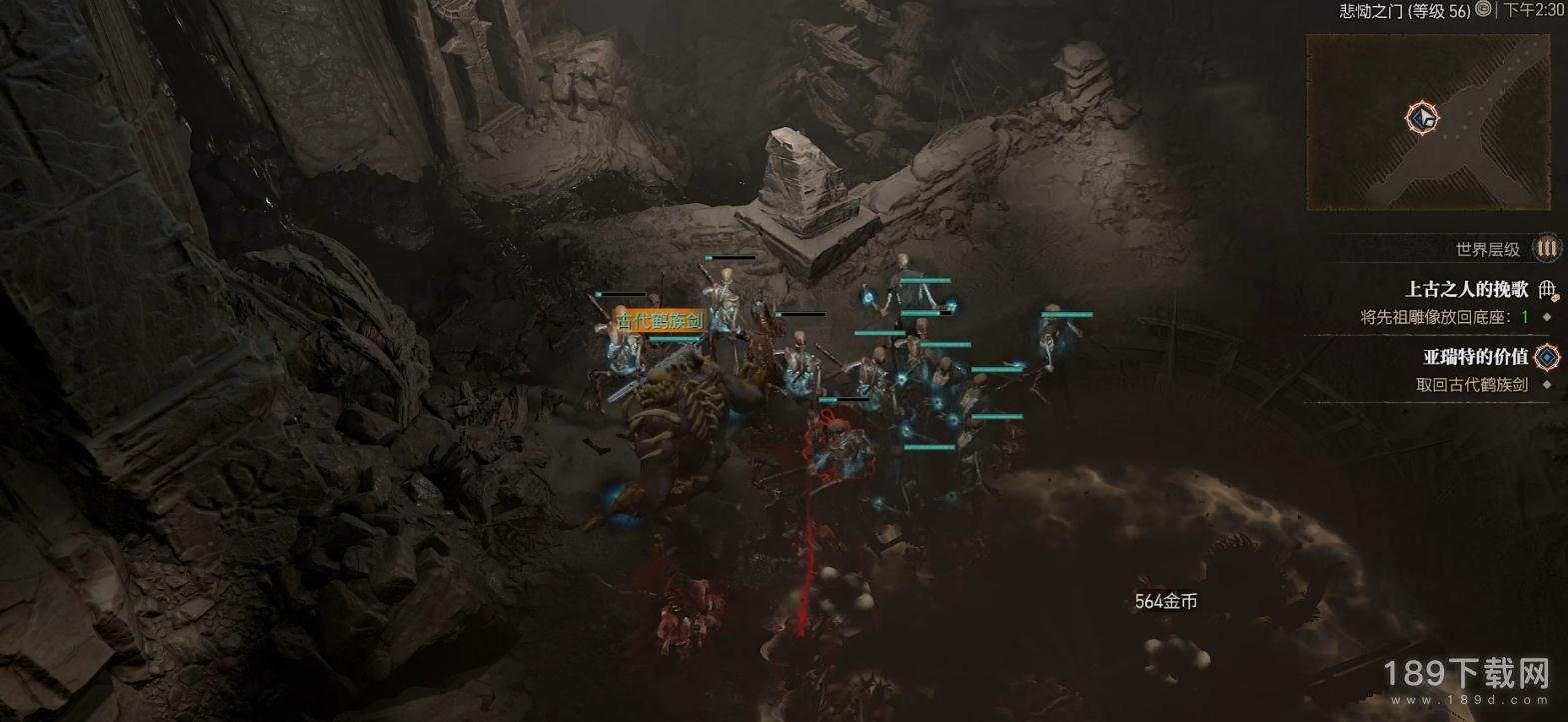Click the blue diamond quest icon beside 亚瑞特的价值
The height and width of the screenshot is (722, 1568).
tap(1547, 357)
